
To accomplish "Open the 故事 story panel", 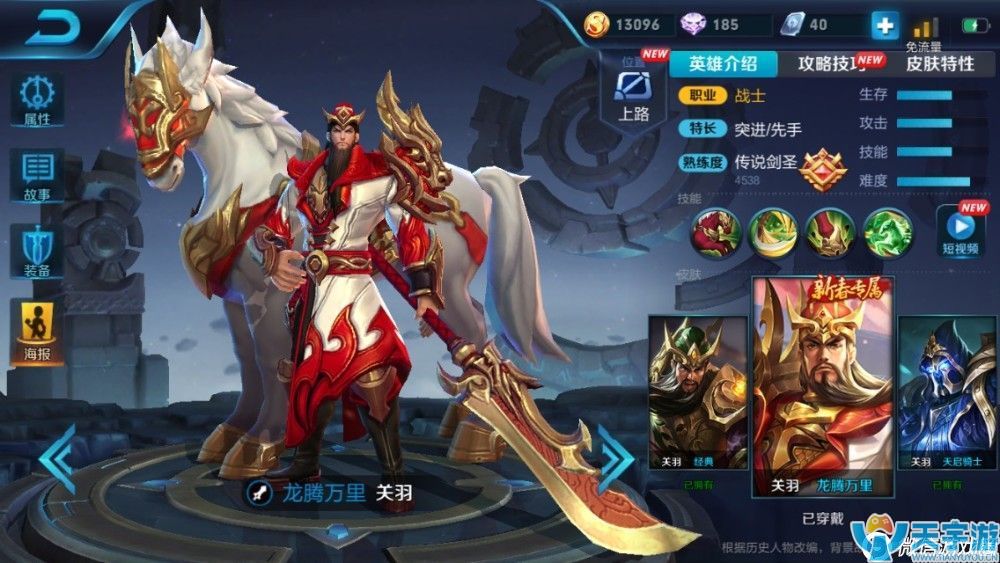I will [x=38, y=177].
